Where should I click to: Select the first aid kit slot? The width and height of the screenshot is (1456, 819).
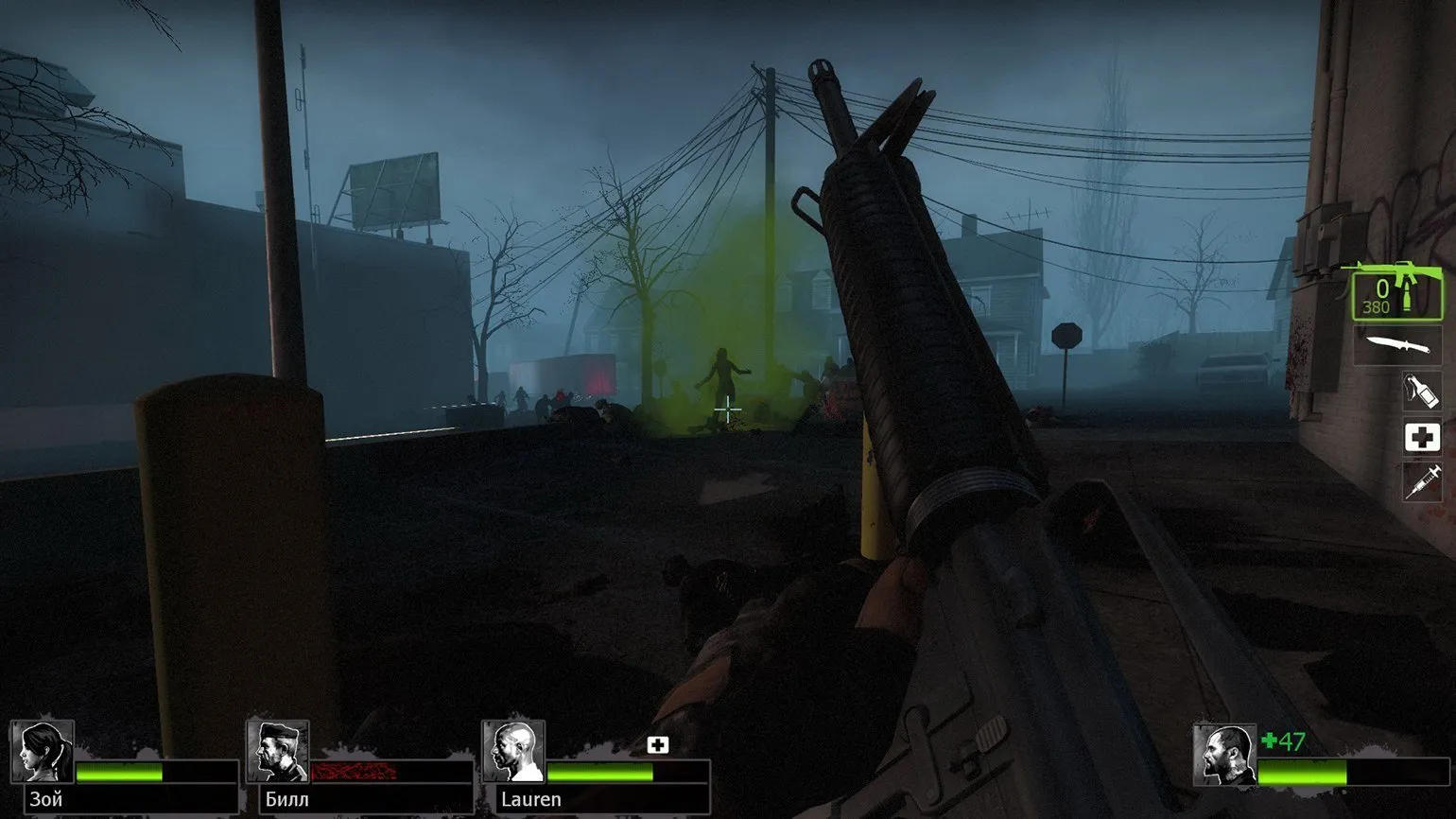point(1421,437)
